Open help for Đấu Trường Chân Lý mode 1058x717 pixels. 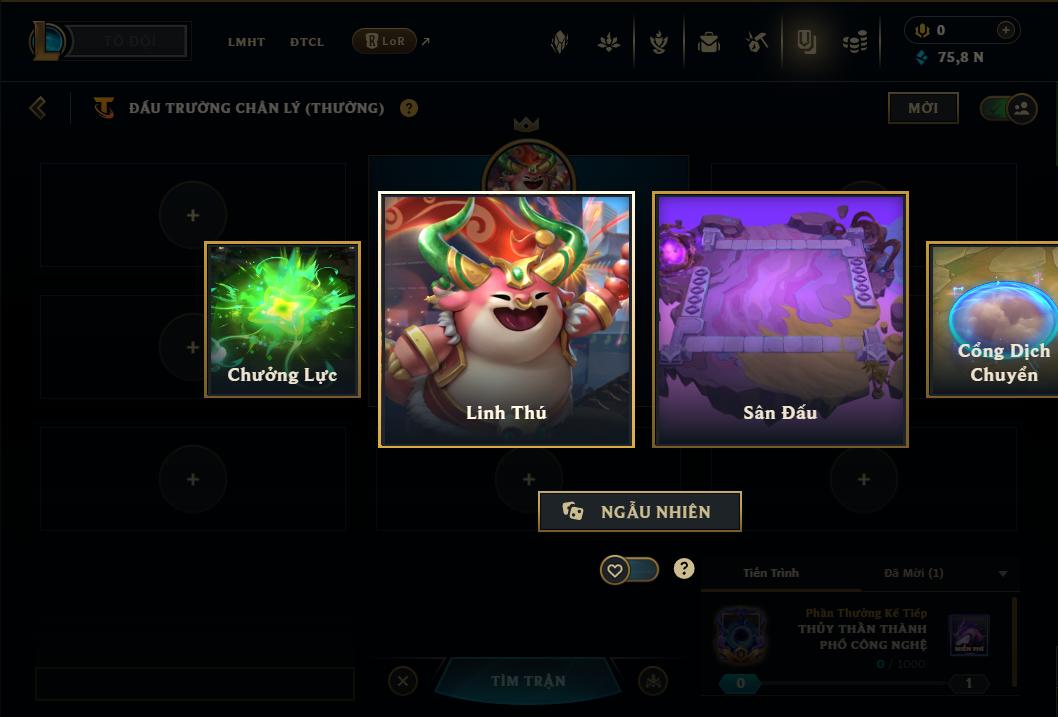(x=409, y=108)
